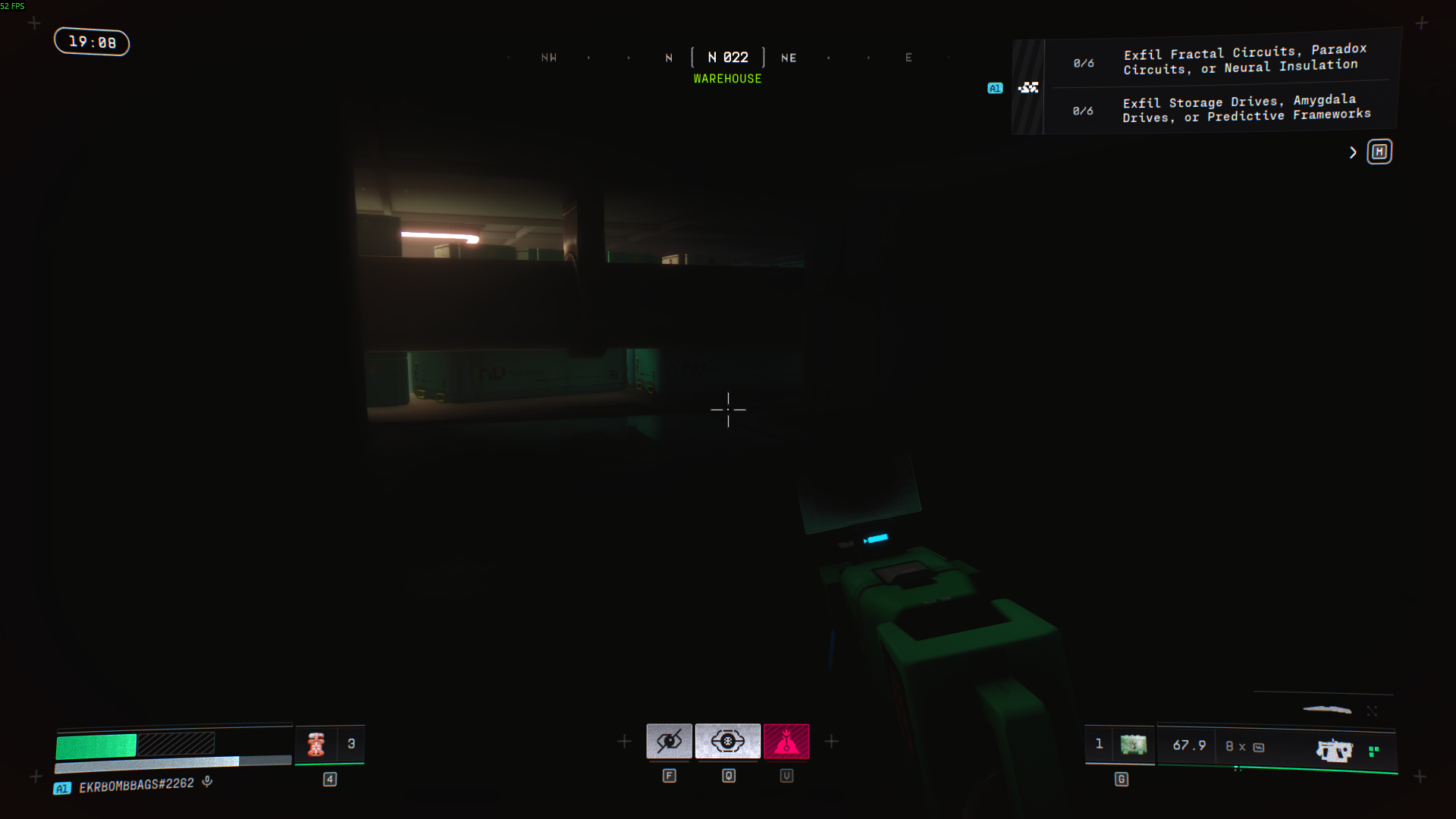Click the N 022 compass heading
The image size is (1456, 819).
(727, 58)
